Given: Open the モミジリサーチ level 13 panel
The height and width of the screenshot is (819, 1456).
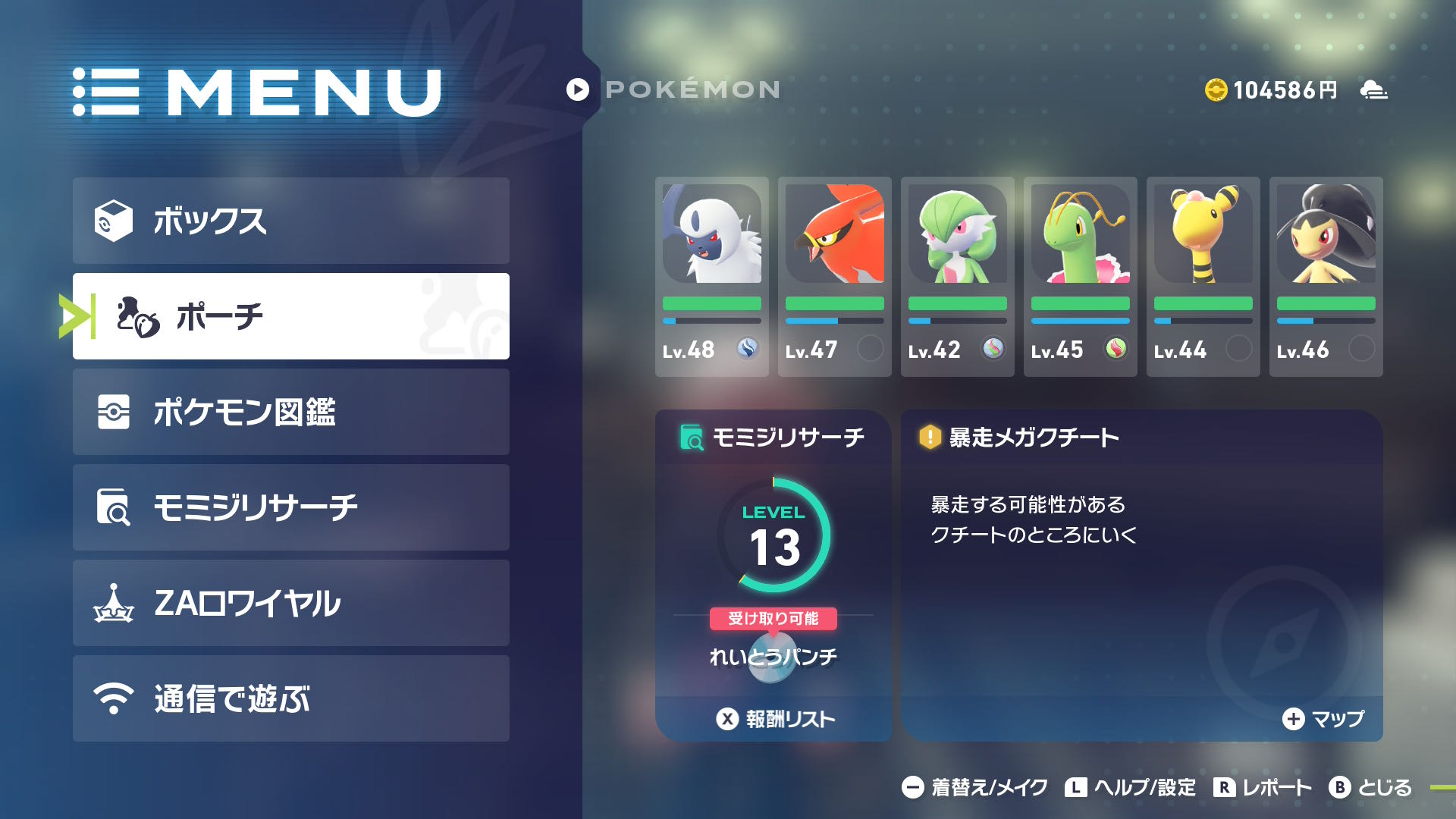Looking at the screenshot, I should pyautogui.click(x=773, y=535).
